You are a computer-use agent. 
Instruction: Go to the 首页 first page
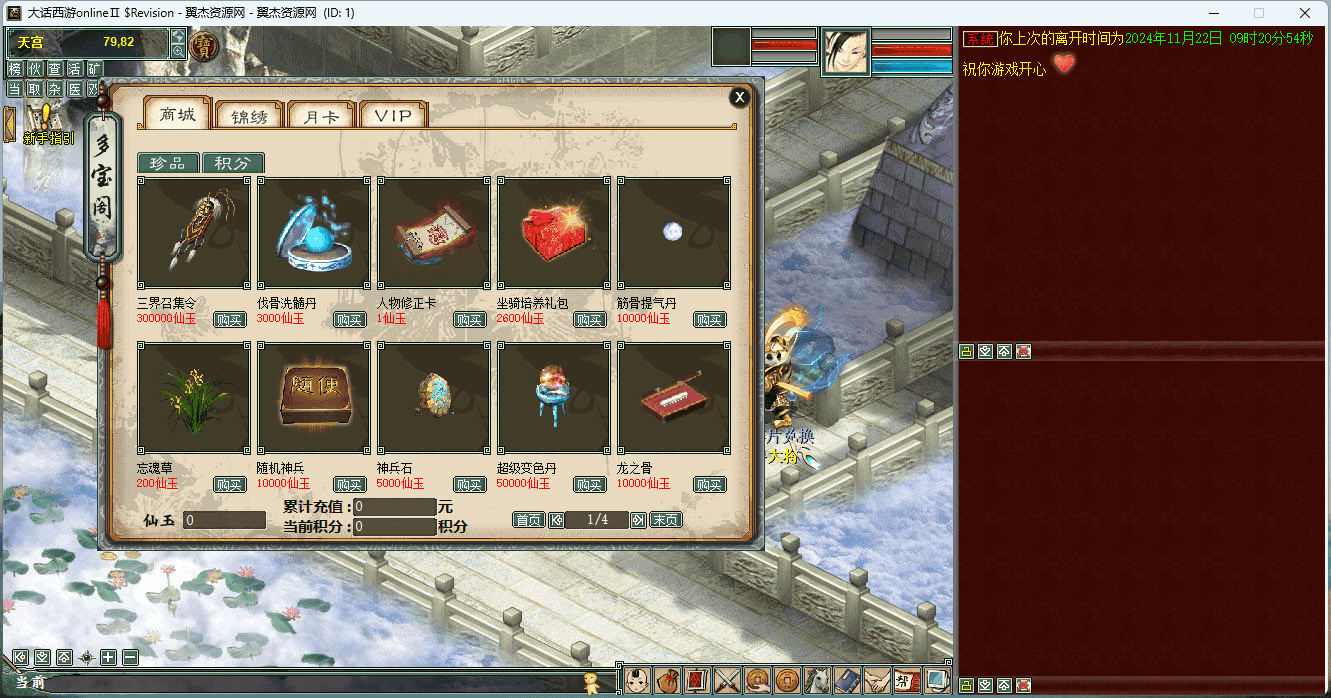click(x=528, y=520)
